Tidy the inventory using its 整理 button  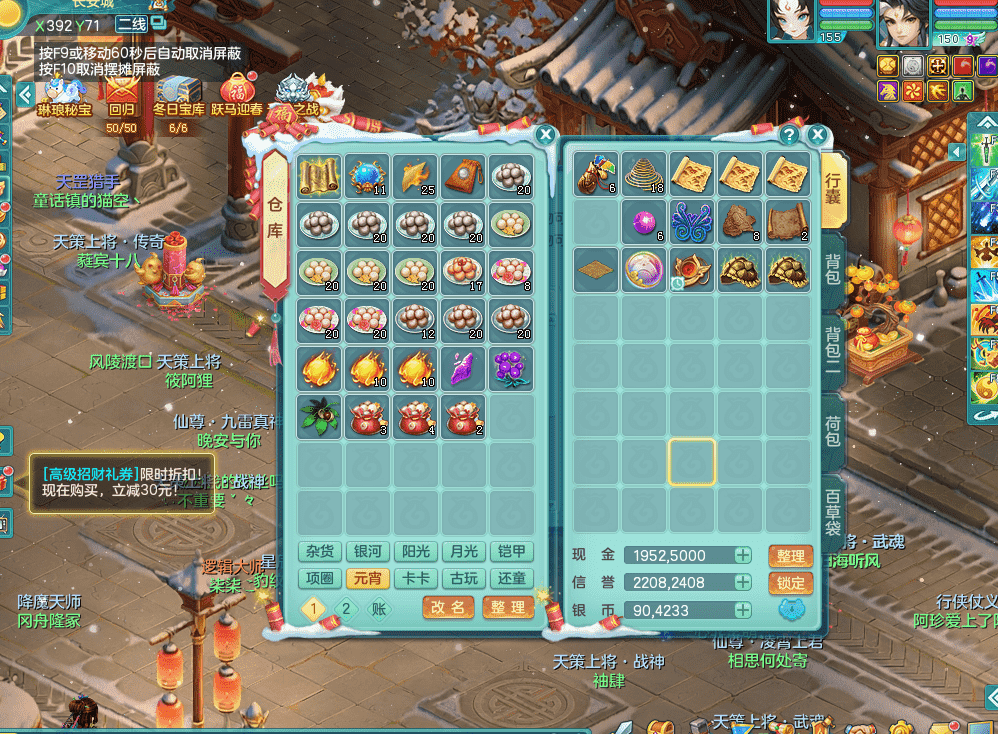tap(790, 556)
